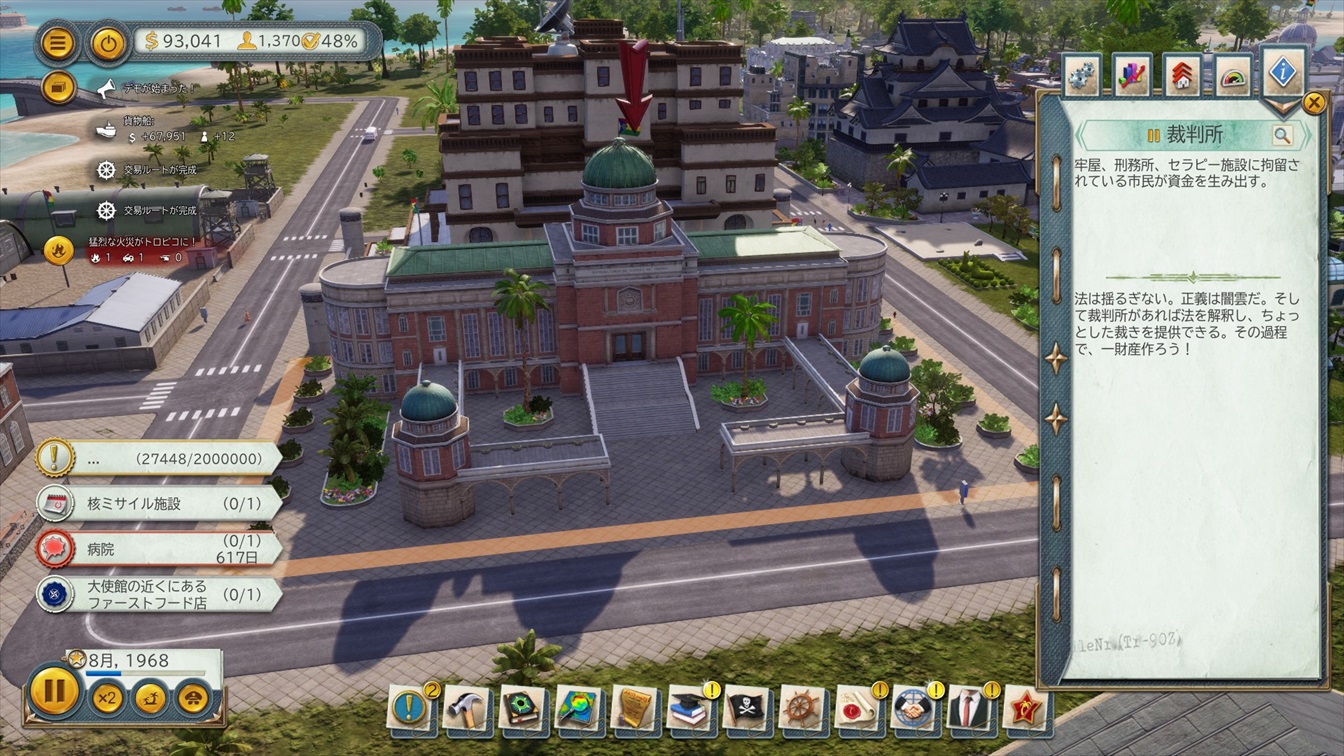Image resolution: width=1344 pixels, height=756 pixels.
Task: Click the magnifying glass beside 裁判所
Action: coord(1281,136)
